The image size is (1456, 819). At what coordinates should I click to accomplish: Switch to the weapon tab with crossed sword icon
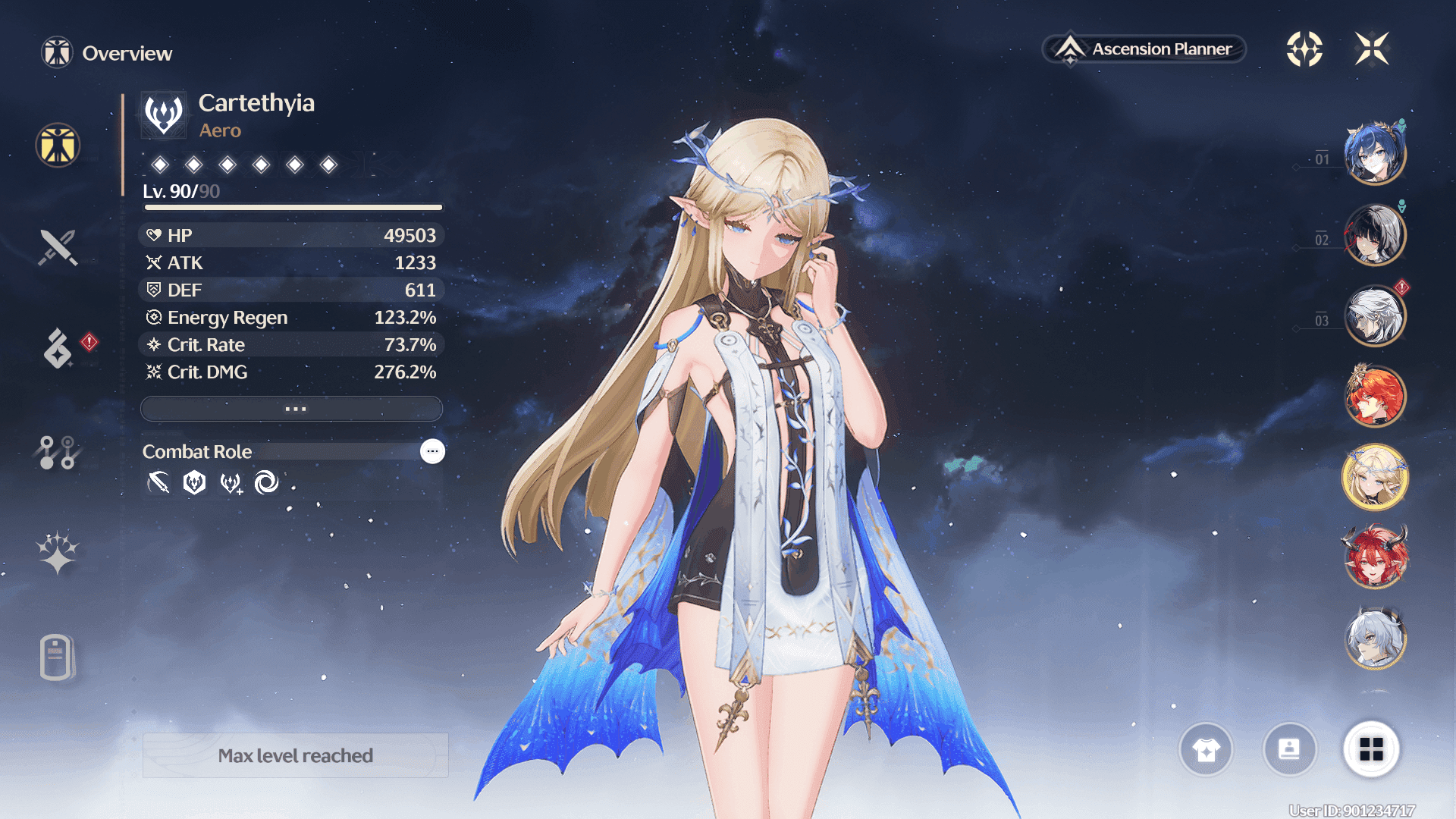(x=58, y=247)
